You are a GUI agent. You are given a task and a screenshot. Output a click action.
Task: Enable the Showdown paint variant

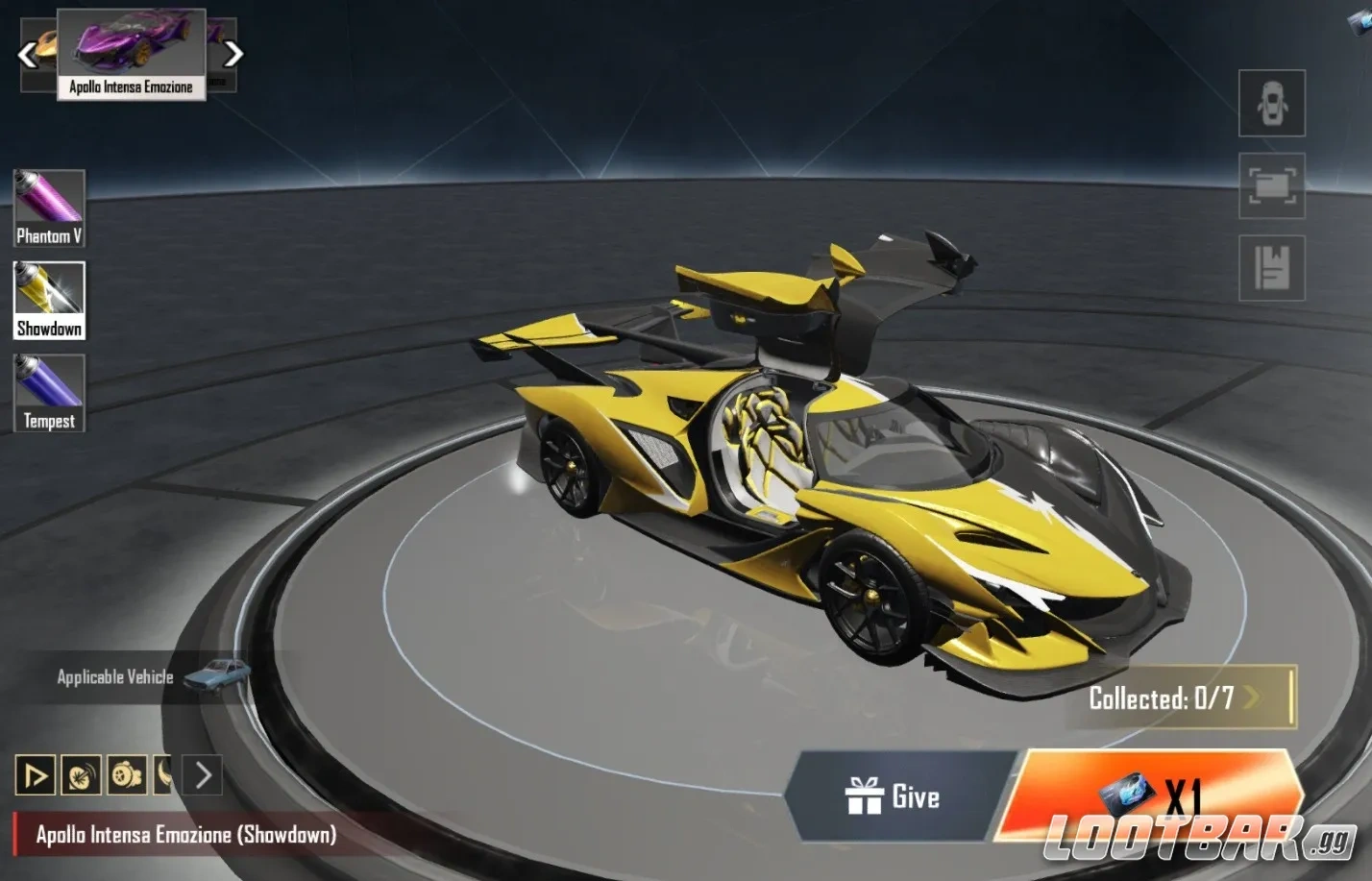[48, 300]
